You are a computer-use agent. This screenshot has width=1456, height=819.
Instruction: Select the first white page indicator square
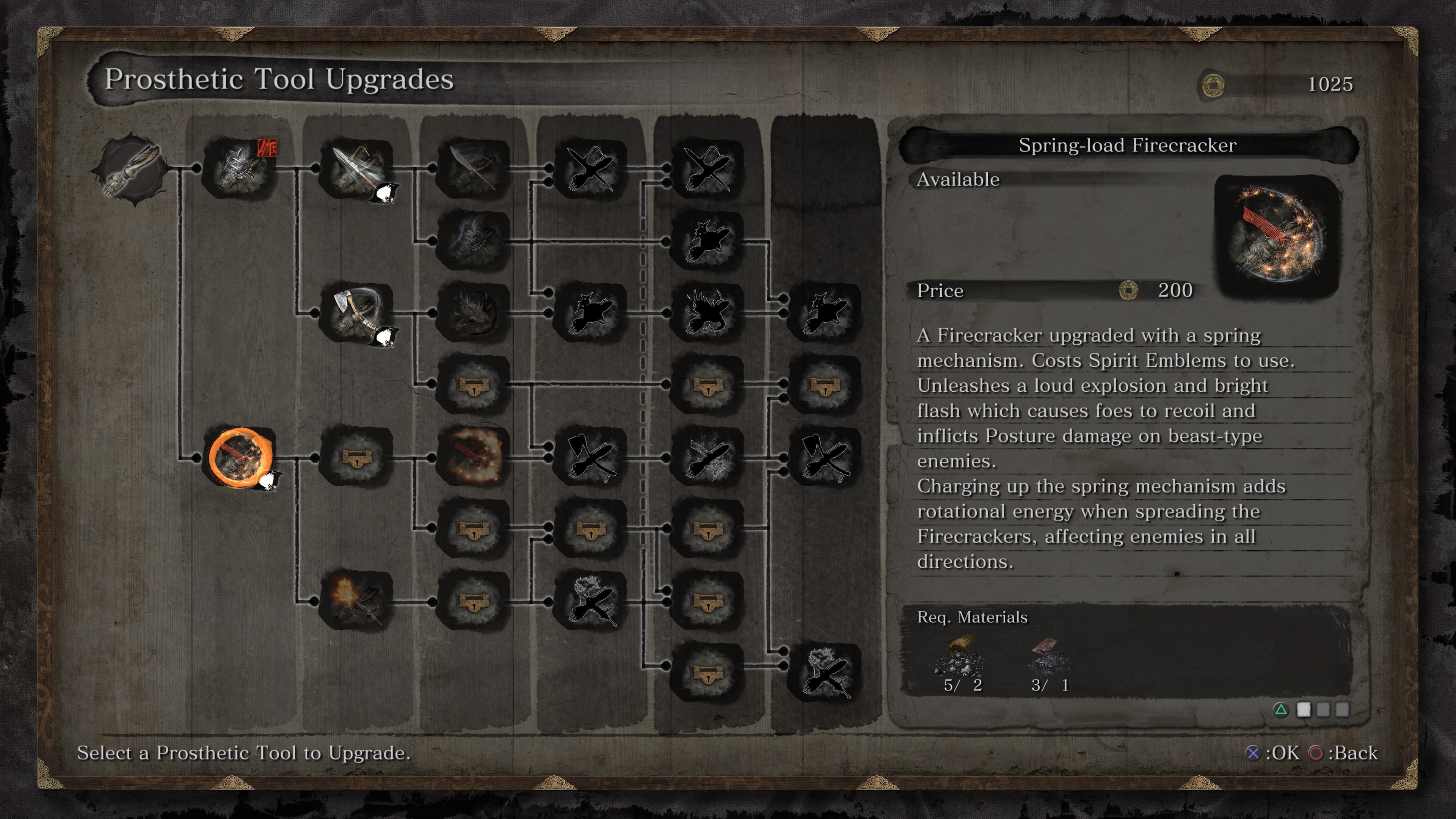(x=1304, y=709)
